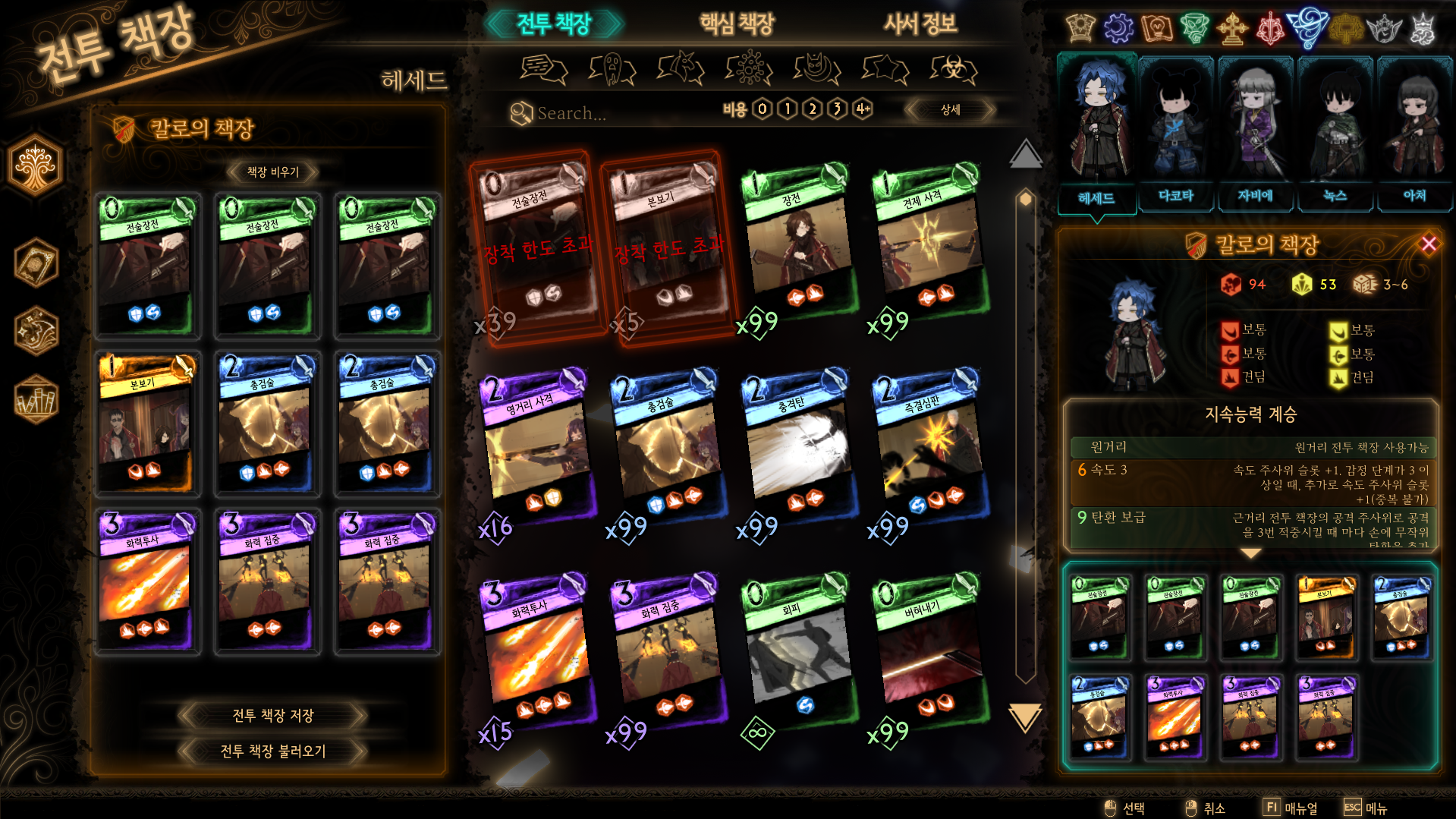Filter cards by cost 0

coord(763,109)
